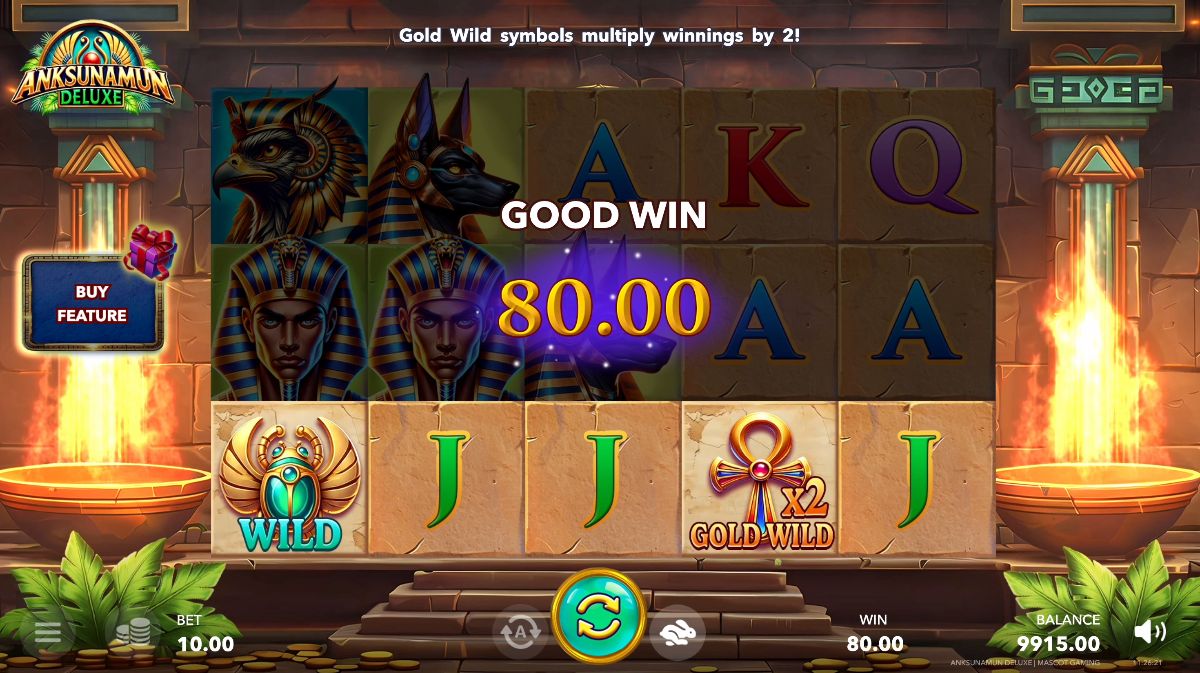The image size is (1200, 673).
Task: Toggle the autoplay button
Action: coord(520,632)
